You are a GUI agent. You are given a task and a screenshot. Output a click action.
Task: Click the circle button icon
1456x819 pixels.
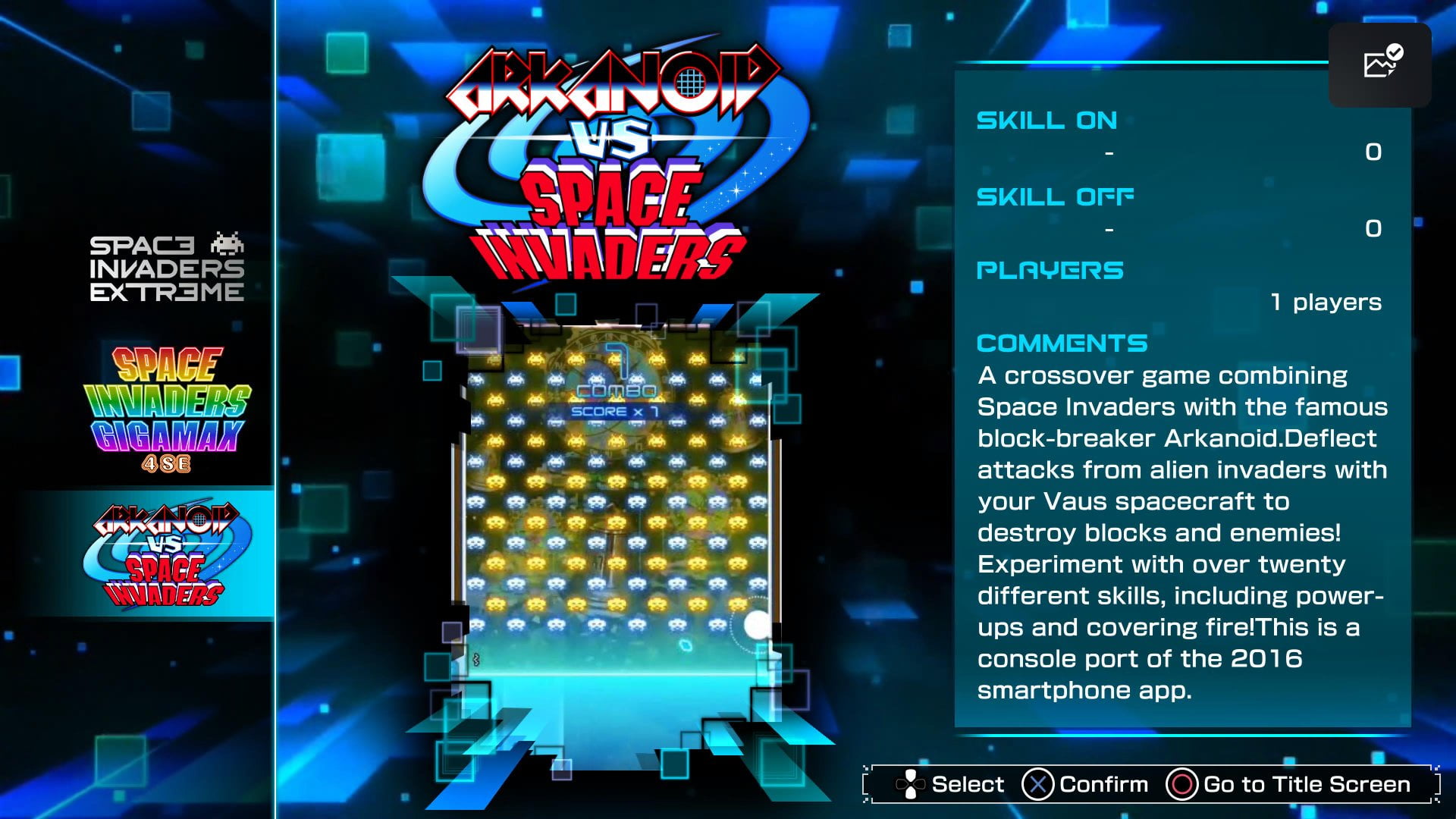[x=1184, y=784]
